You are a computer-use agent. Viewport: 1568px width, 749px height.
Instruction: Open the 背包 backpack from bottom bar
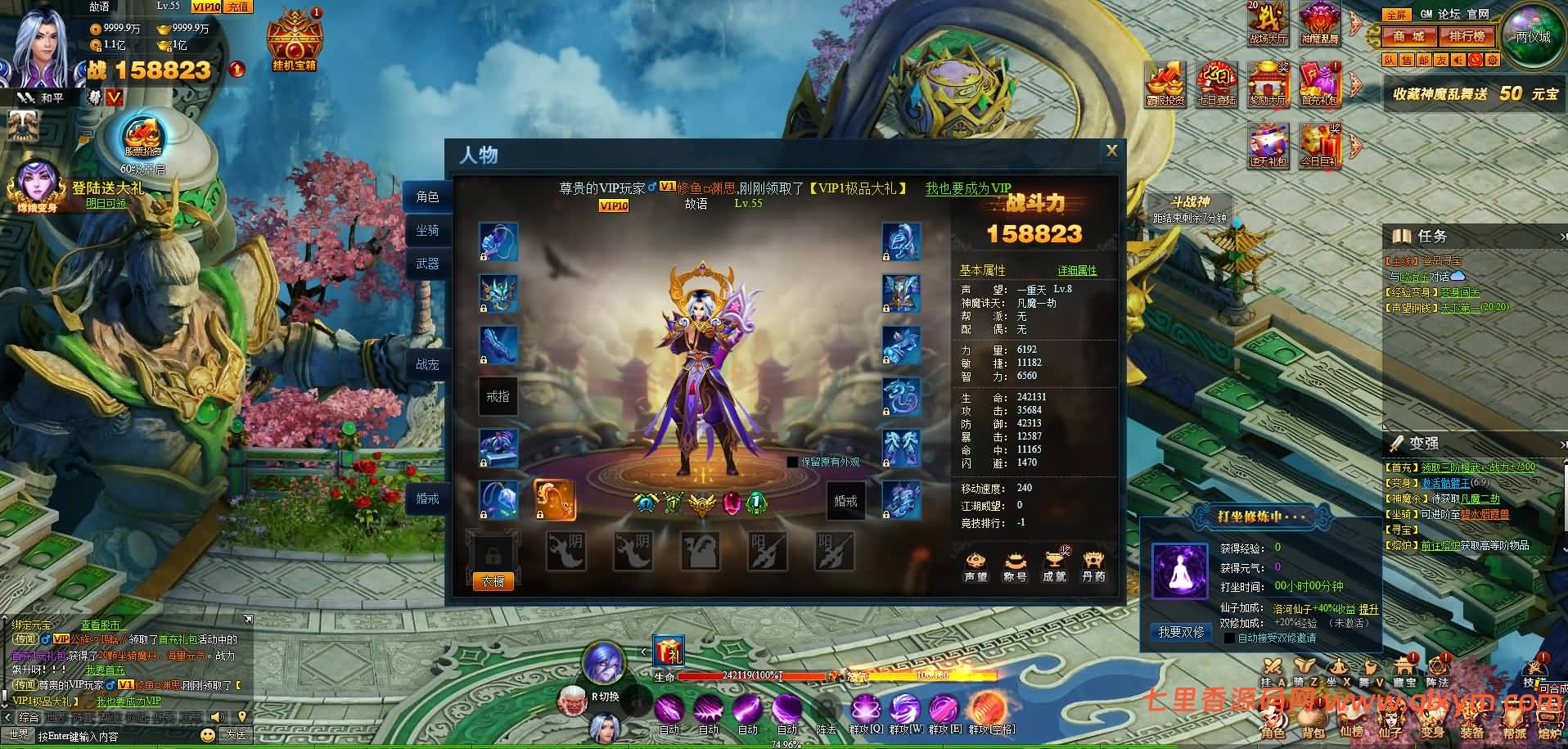[1313, 723]
